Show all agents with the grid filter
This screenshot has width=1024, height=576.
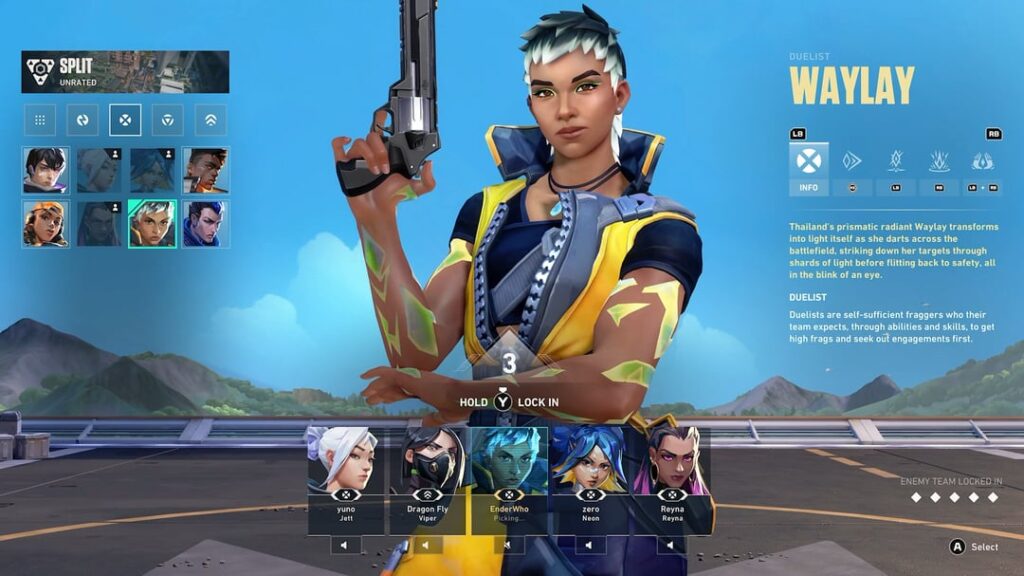pyautogui.click(x=40, y=120)
